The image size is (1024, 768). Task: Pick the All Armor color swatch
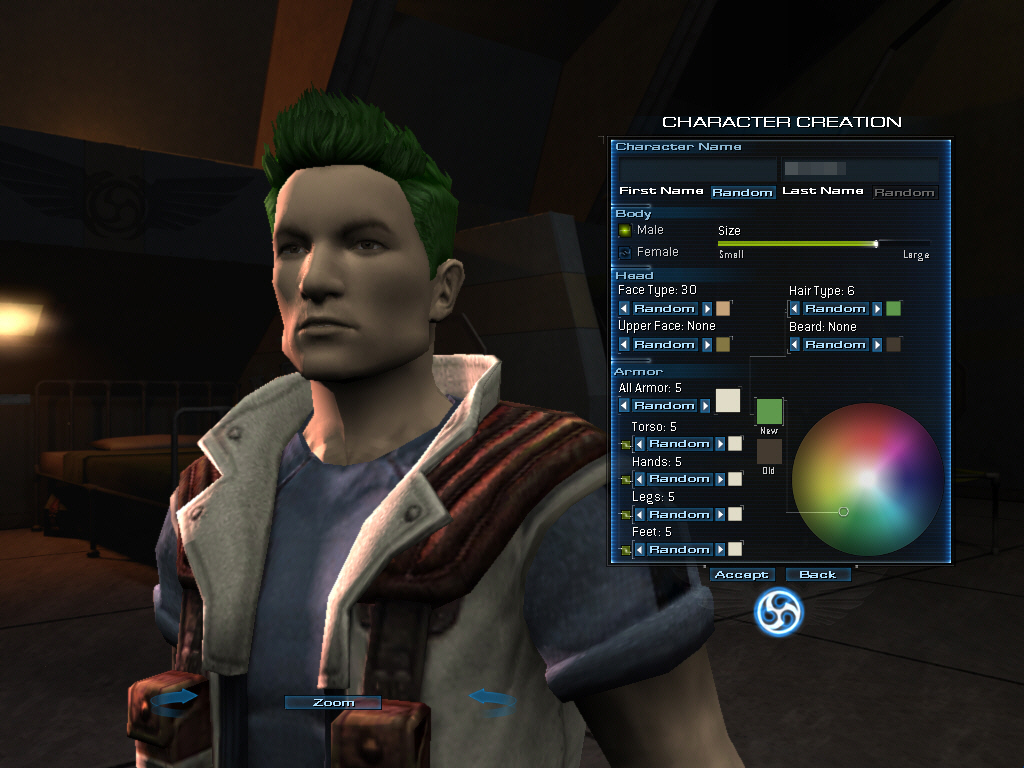727,401
